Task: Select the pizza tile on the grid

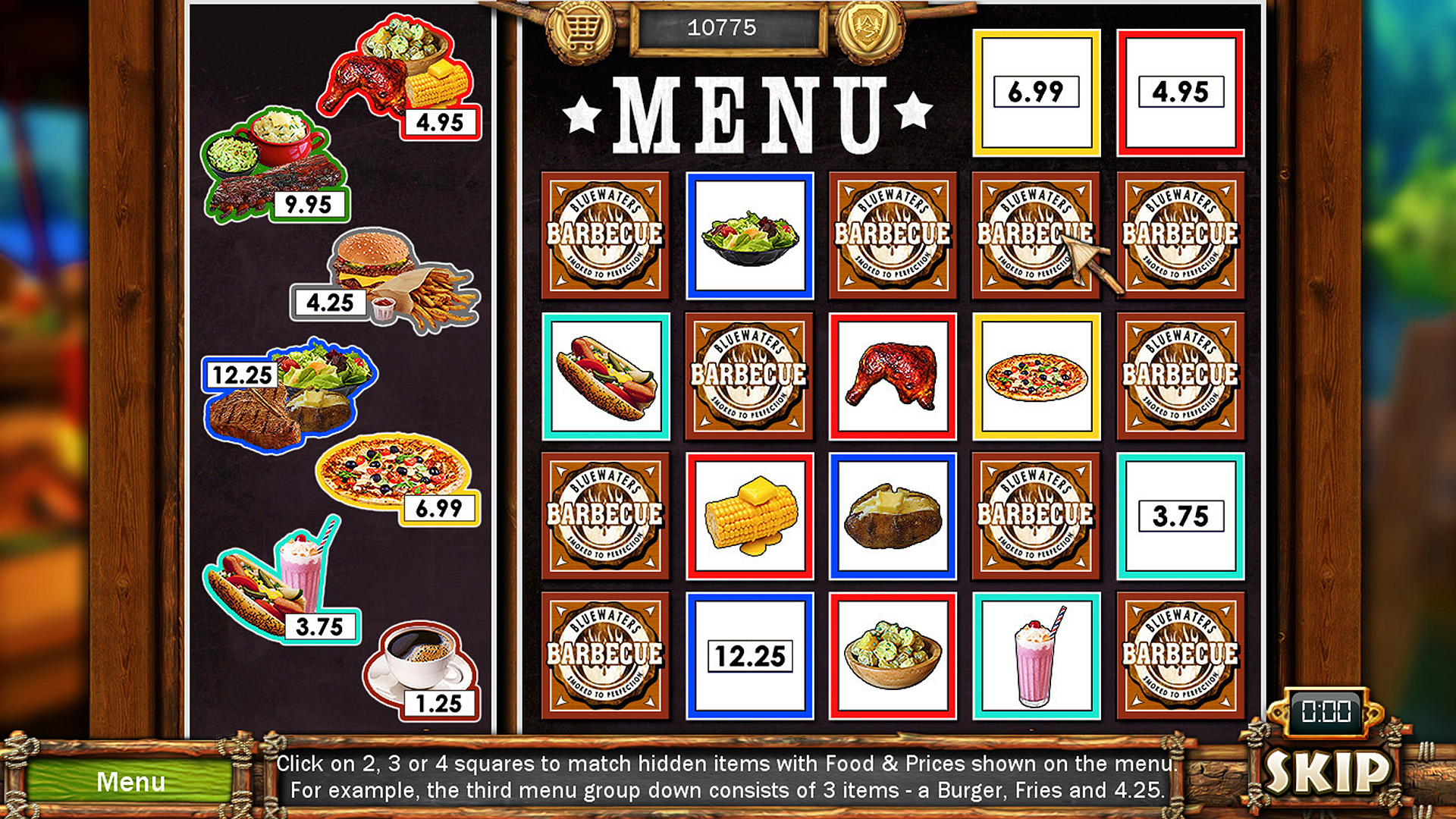Action: tap(1037, 376)
